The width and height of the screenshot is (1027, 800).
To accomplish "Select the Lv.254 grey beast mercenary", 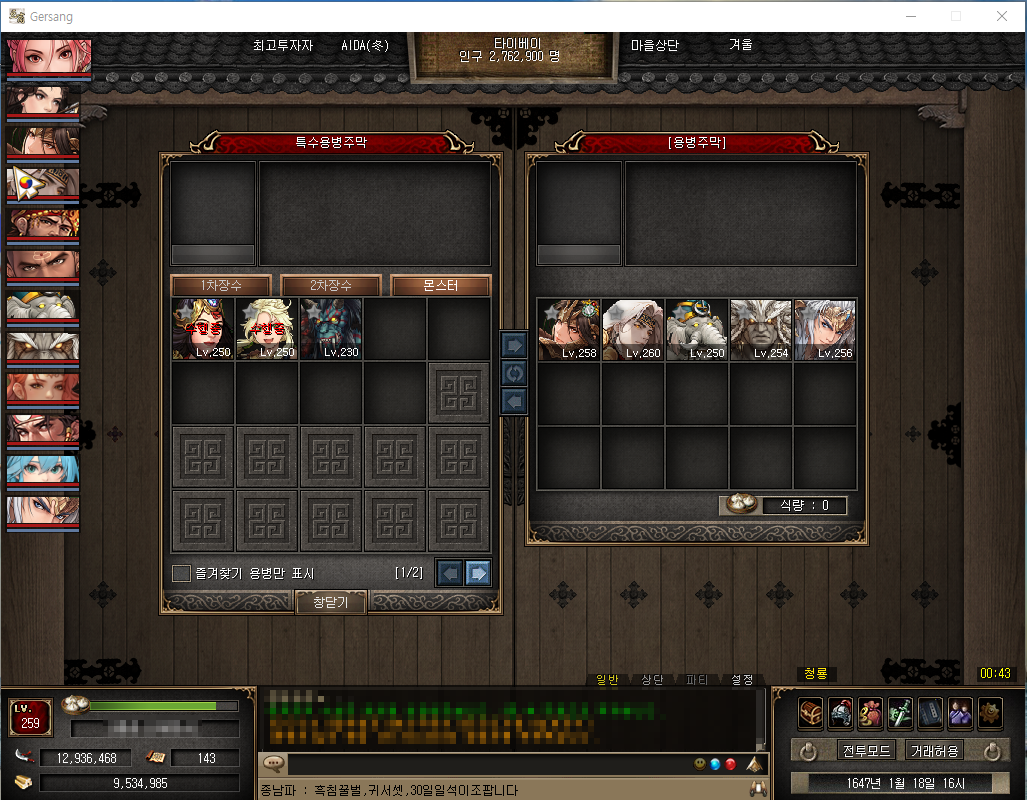I will tap(761, 329).
